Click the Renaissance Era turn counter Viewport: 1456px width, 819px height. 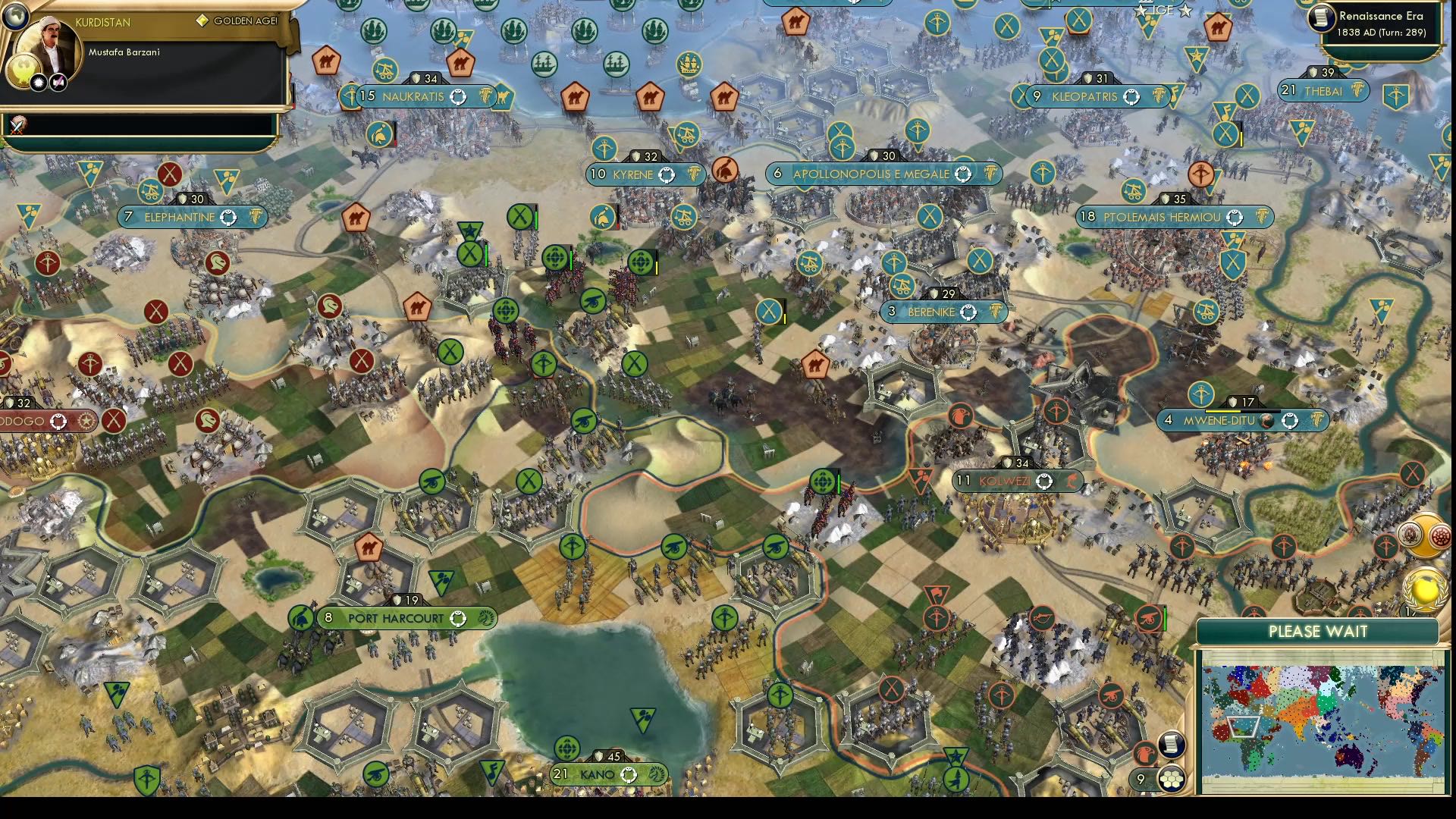pyautogui.click(x=1380, y=23)
